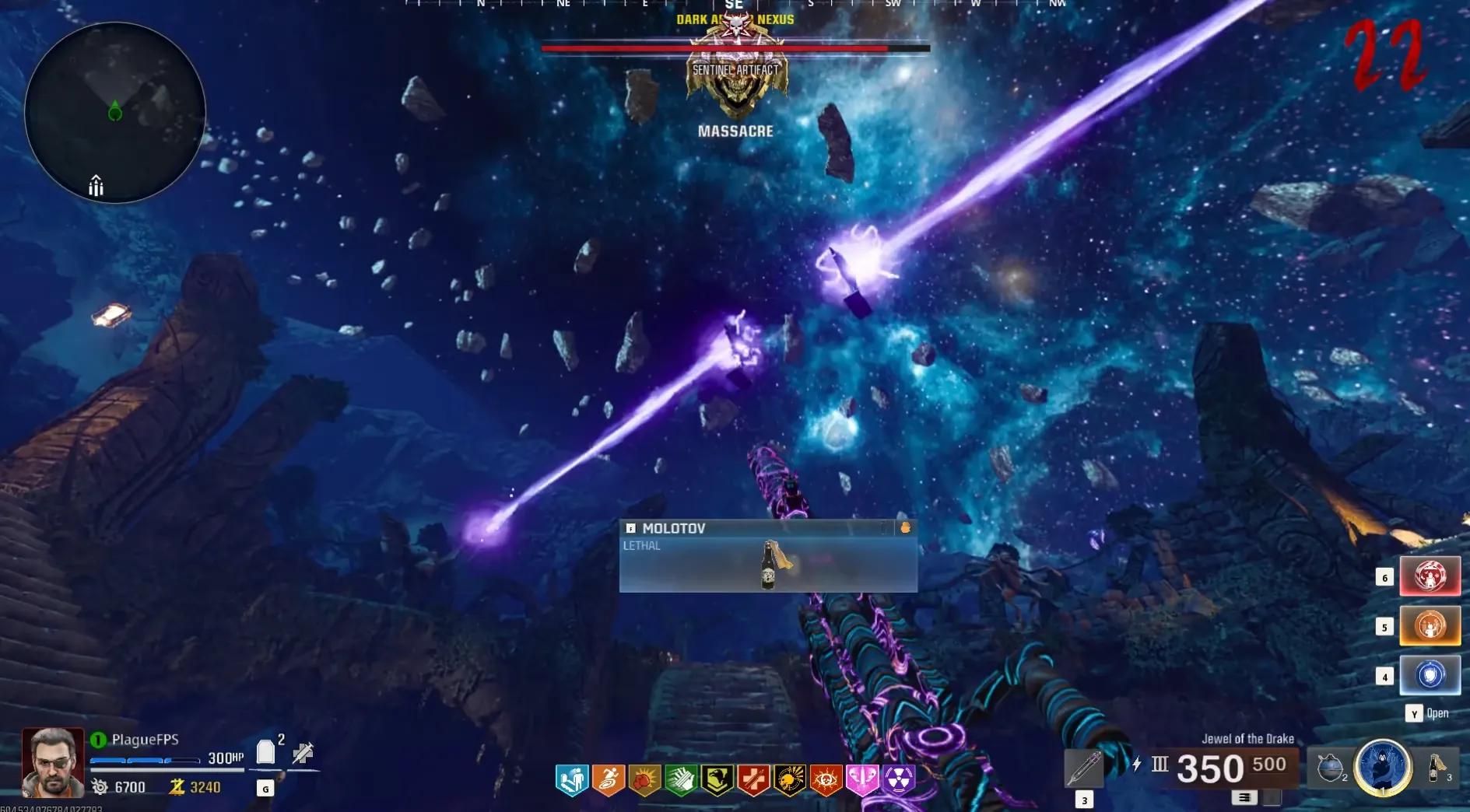The image size is (1470, 812).
Task: Click the yellow eagle Vulture Aid perk
Action: click(x=717, y=779)
